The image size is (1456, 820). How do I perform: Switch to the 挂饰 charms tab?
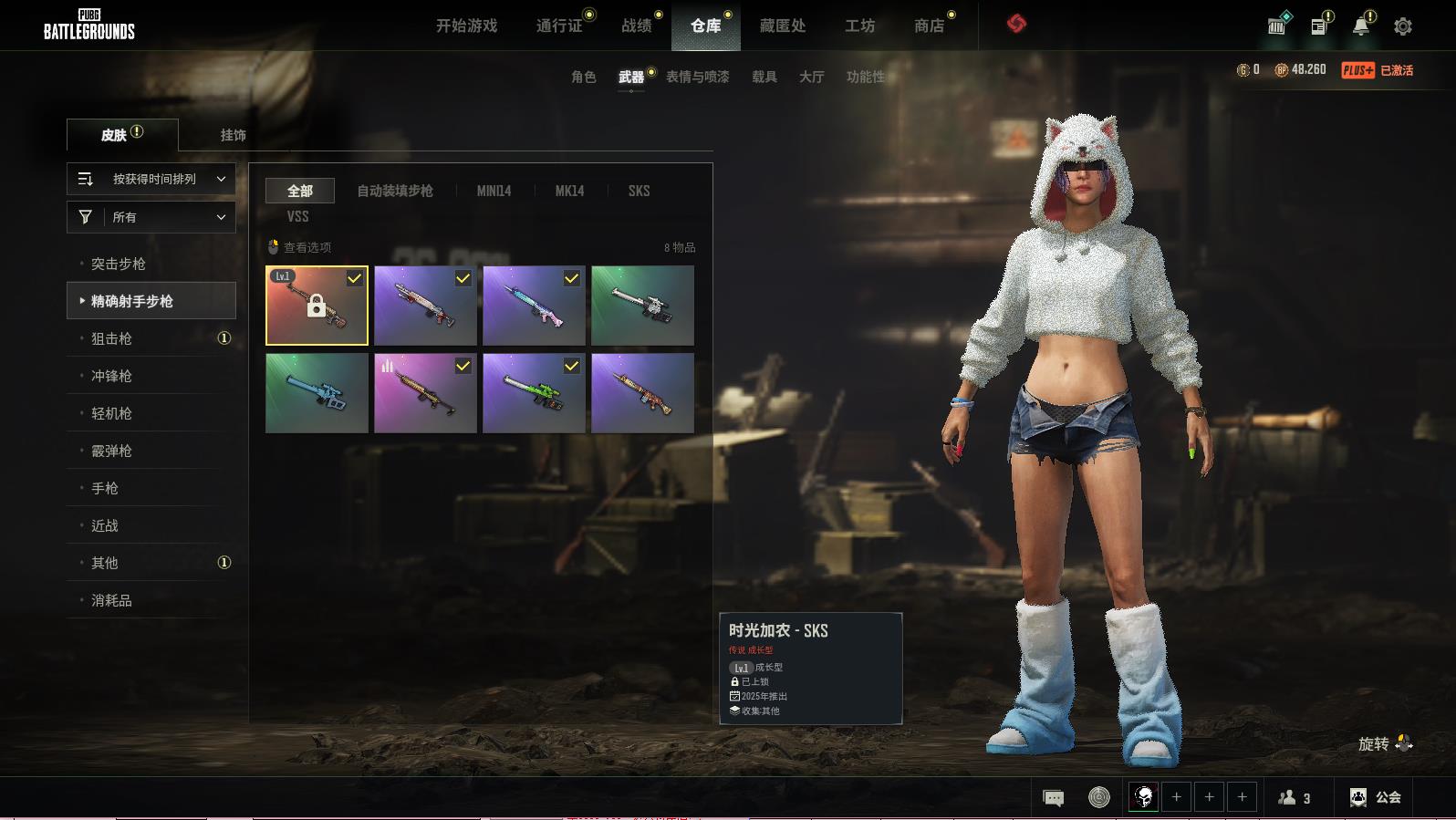pos(233,135)
